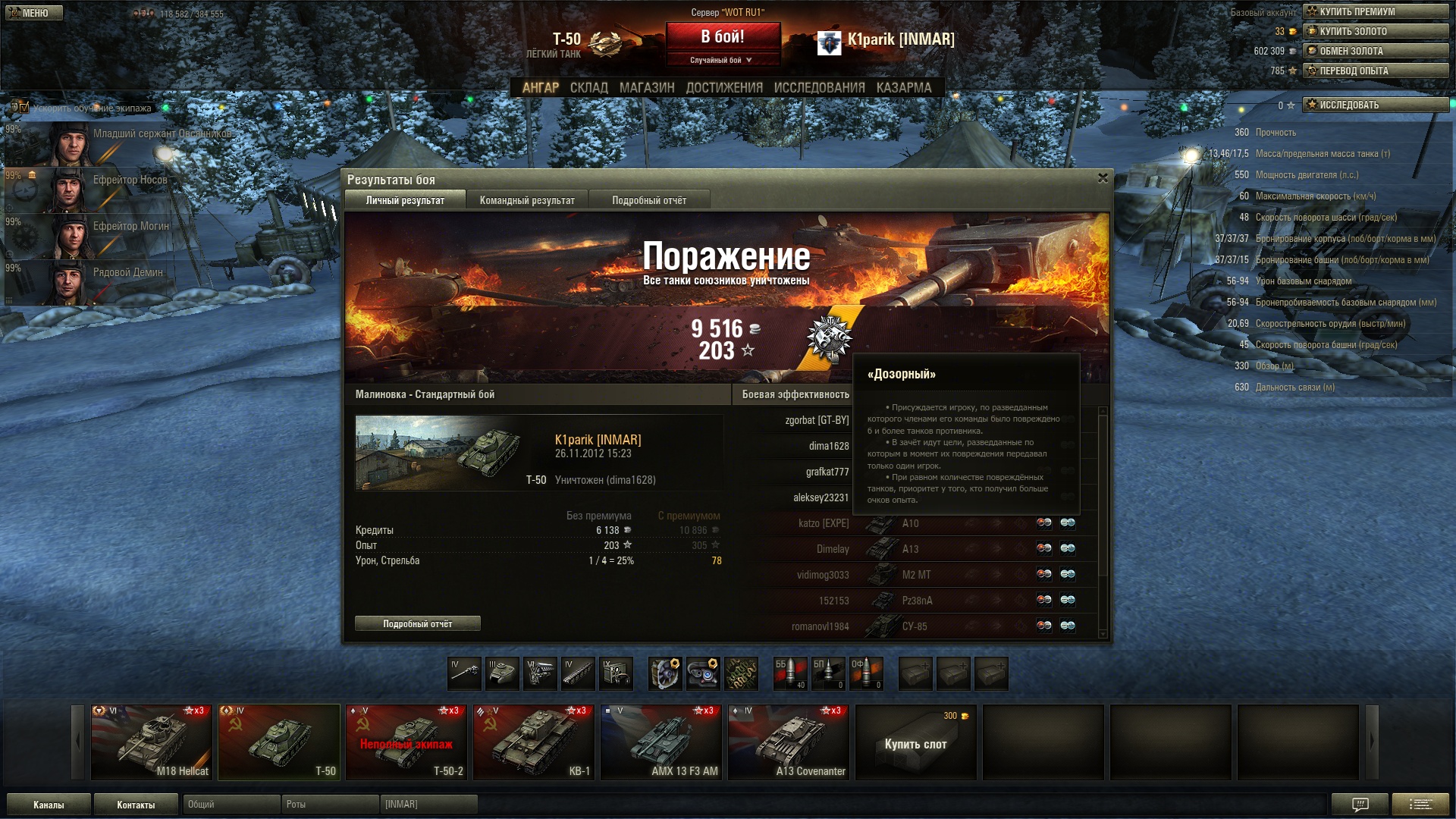Screen dimensions: 1456x819
Task: Select the M18 Hellcat tank
Action: tap(152, 742)
